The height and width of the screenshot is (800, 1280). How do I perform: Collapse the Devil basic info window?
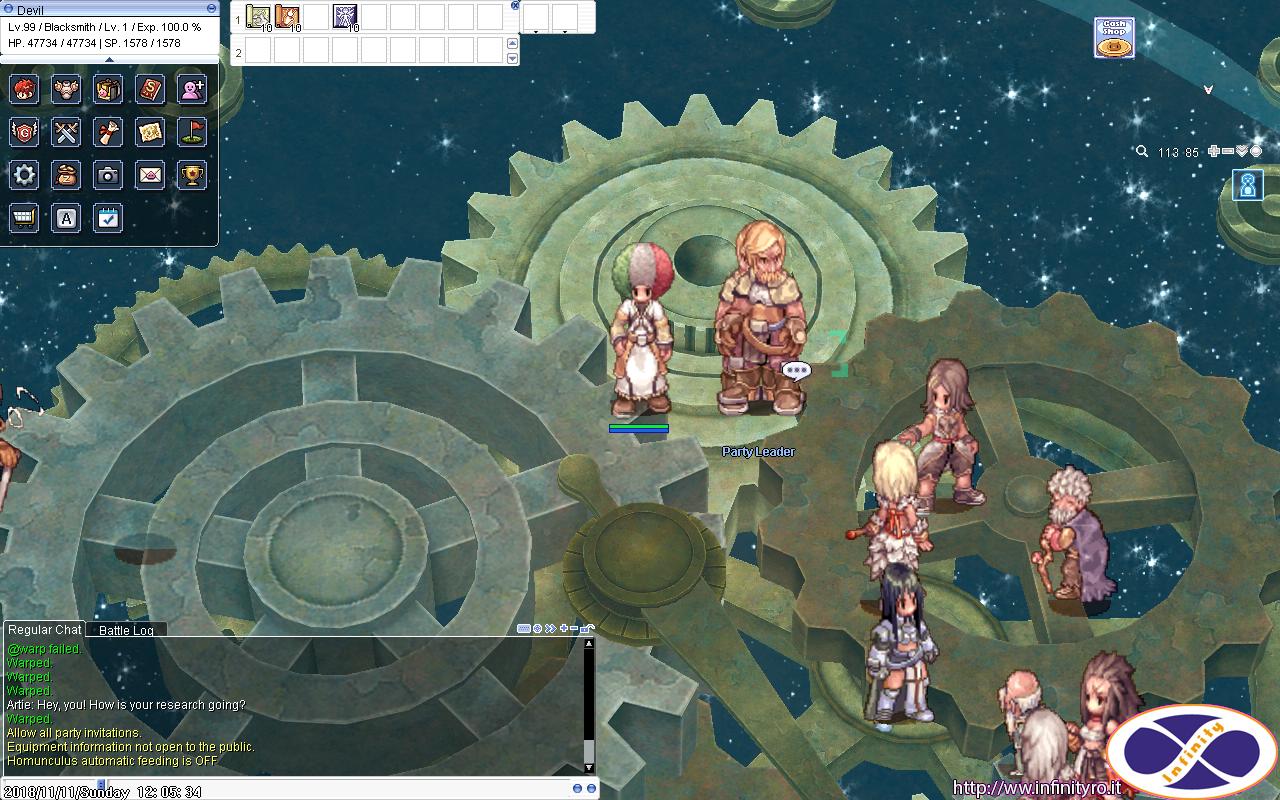point(210,7)
